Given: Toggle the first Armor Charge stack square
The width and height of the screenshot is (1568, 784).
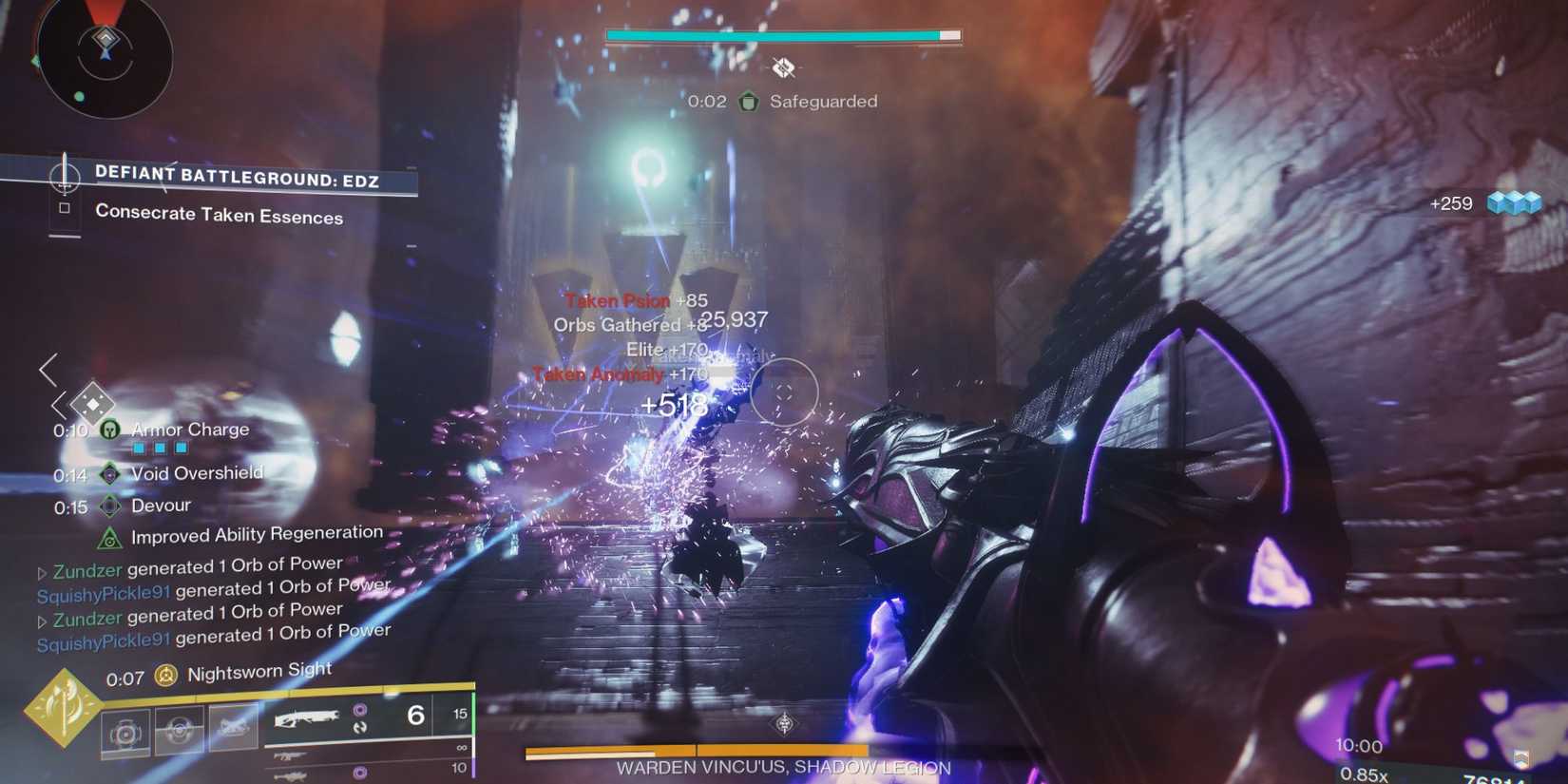Looking at the screenshot, I should [139, 447].
